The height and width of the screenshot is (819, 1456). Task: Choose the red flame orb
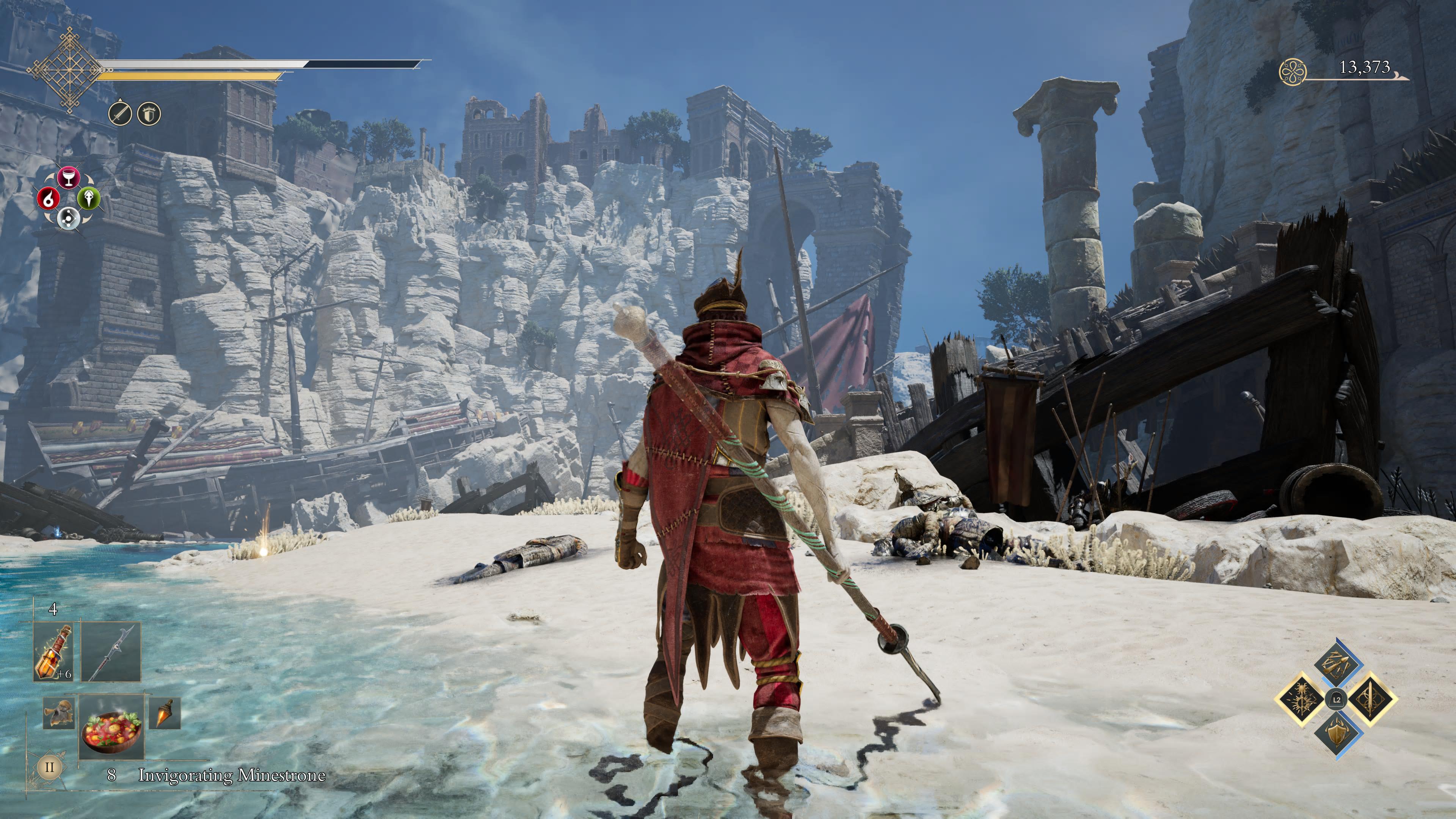coord(49,198)
